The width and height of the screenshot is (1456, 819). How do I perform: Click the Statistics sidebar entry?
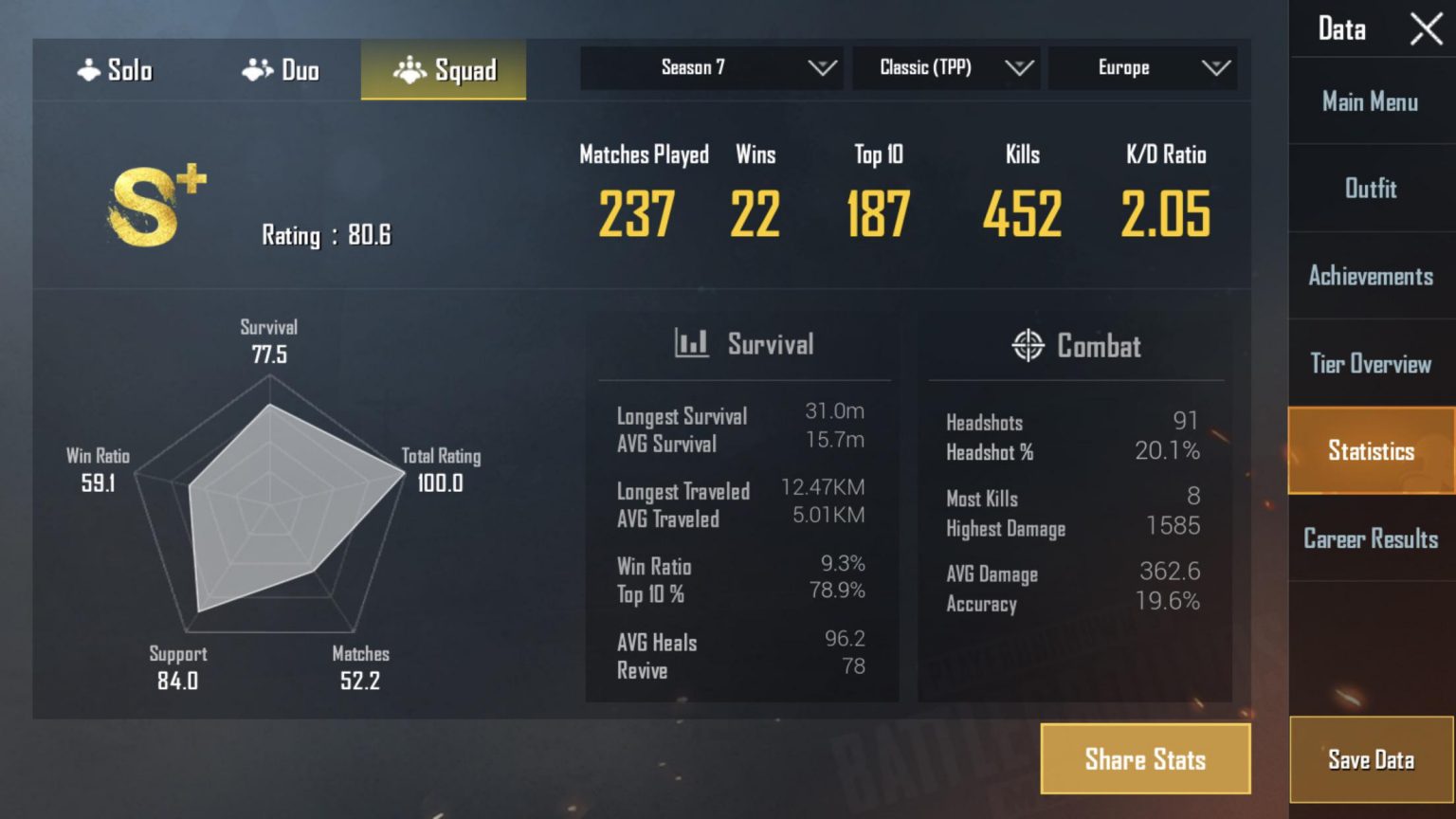coord(1370,451)
